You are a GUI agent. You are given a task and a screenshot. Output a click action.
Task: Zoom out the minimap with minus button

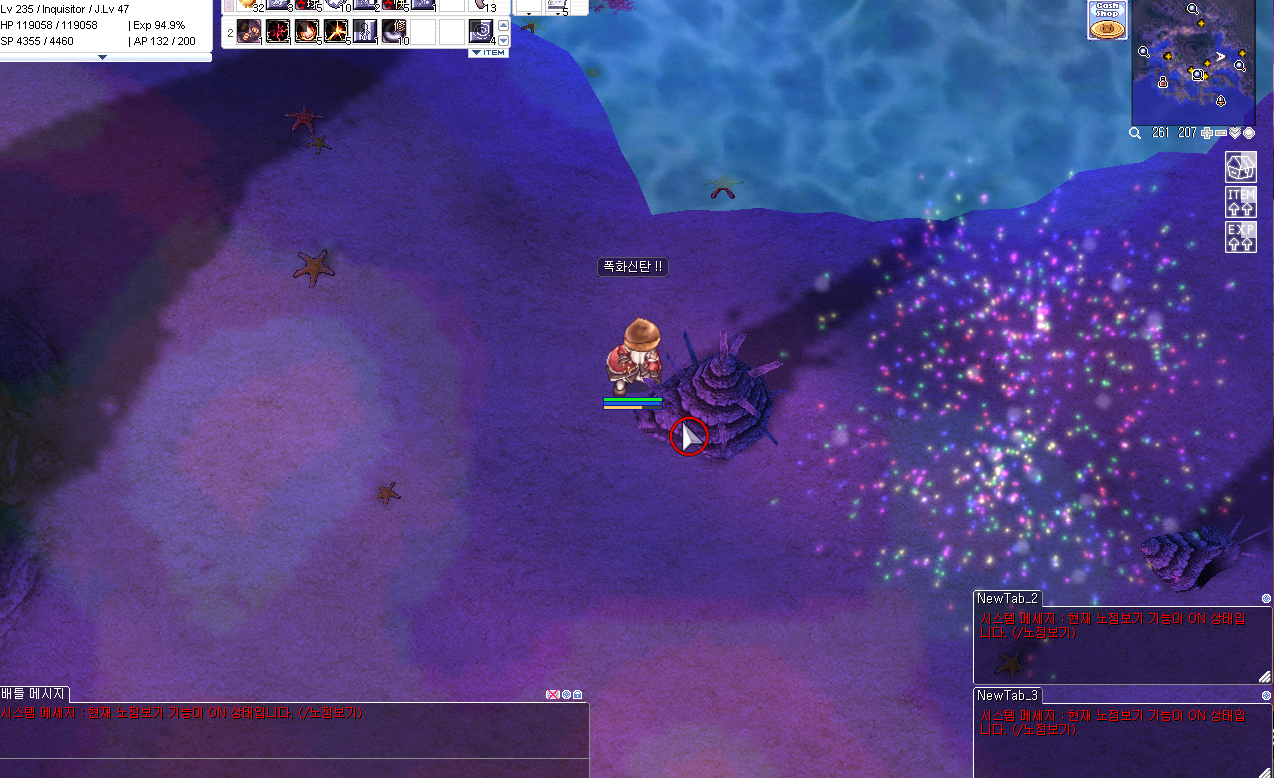[x=1221, y=133]
